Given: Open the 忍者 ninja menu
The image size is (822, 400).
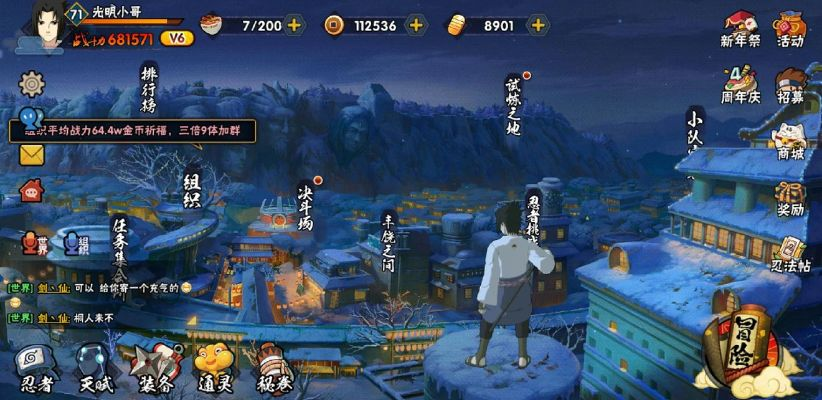Looking at the screenshot, I should [x=35, y=368].
